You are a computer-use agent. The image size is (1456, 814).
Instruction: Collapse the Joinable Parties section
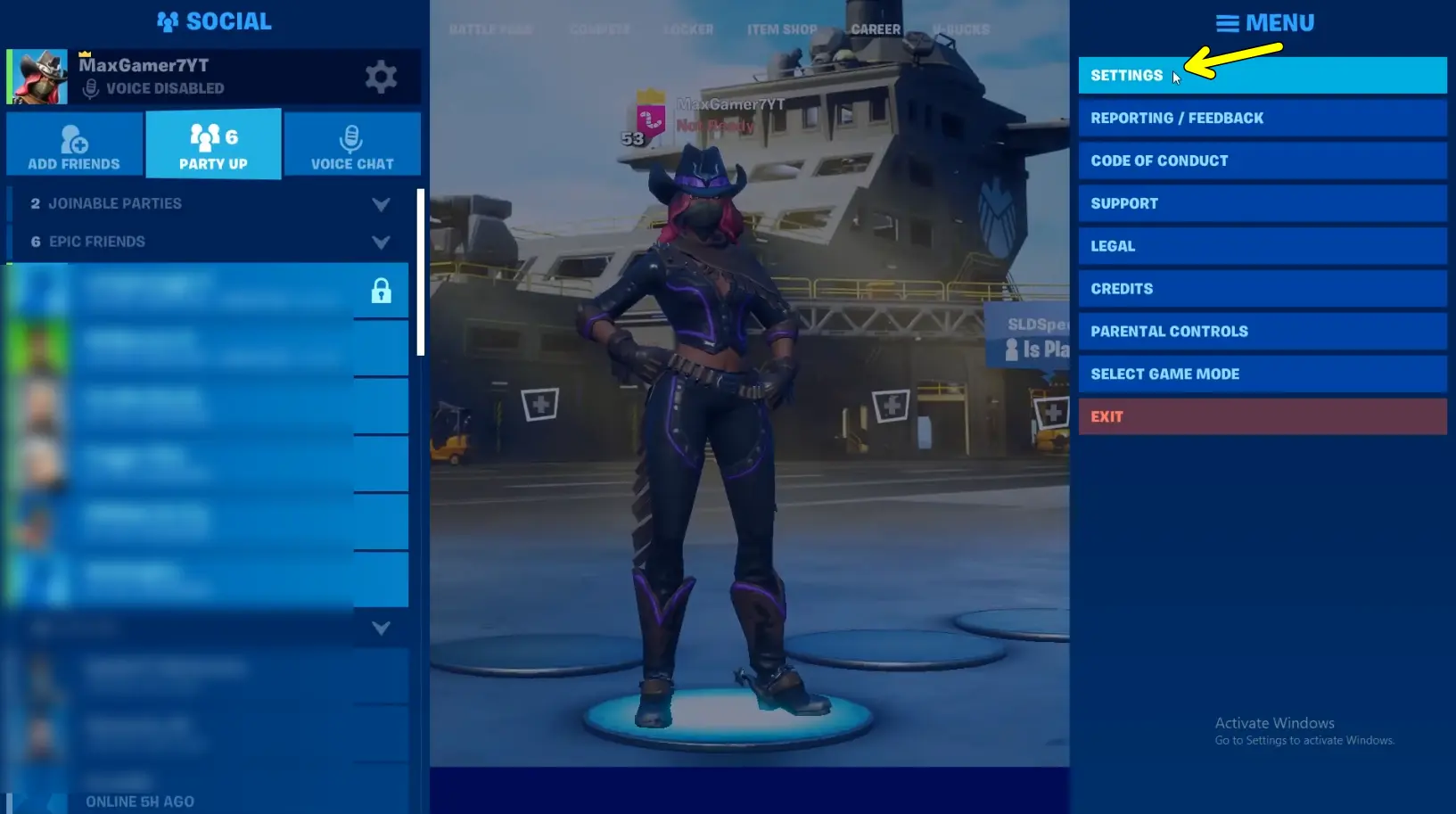(x=382, y=203)
